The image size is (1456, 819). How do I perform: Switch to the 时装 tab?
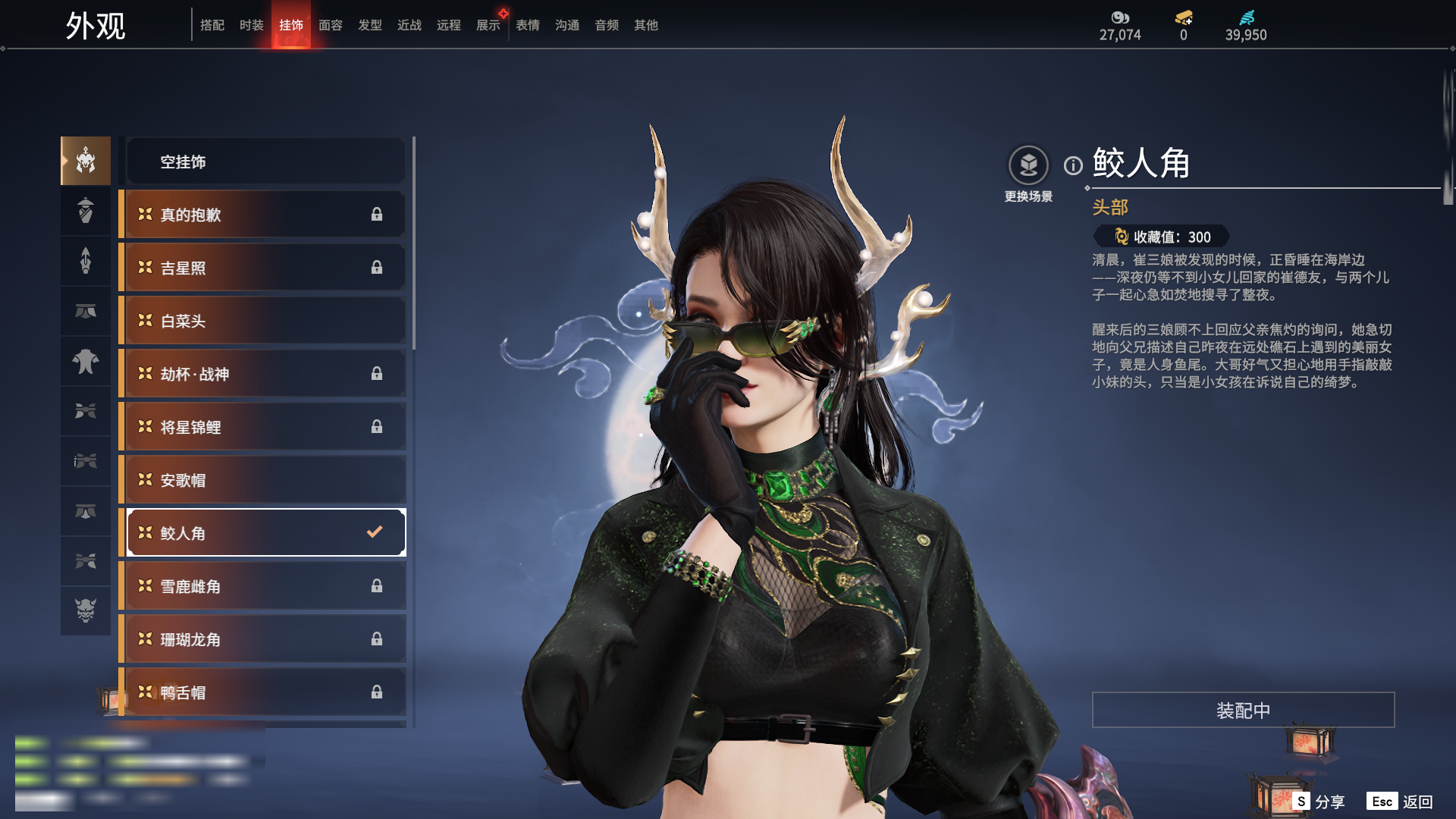pyautogui.click(x=251, y=25)
